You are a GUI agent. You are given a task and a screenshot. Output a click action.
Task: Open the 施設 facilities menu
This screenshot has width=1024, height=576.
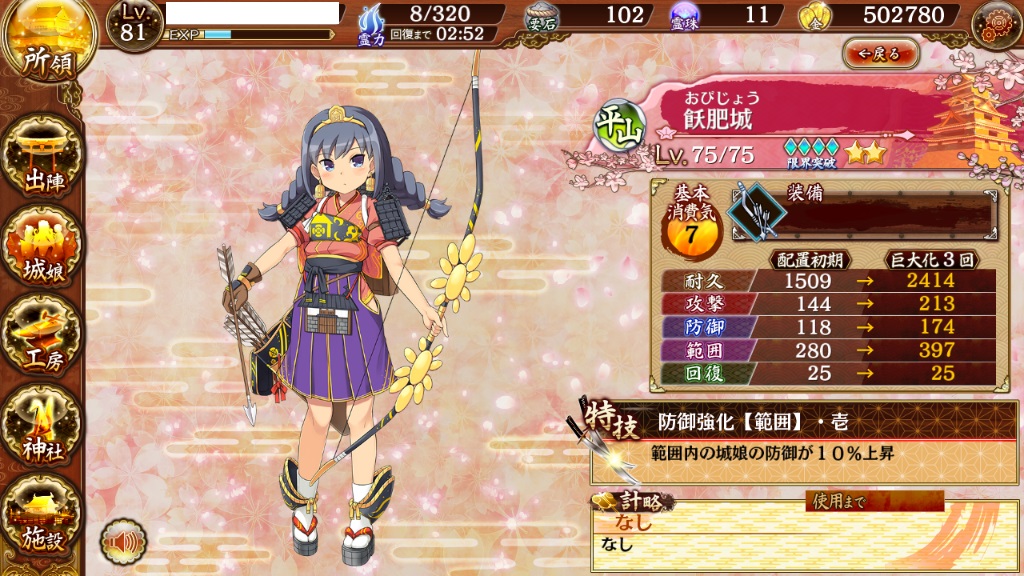click(x=41, y=518)
